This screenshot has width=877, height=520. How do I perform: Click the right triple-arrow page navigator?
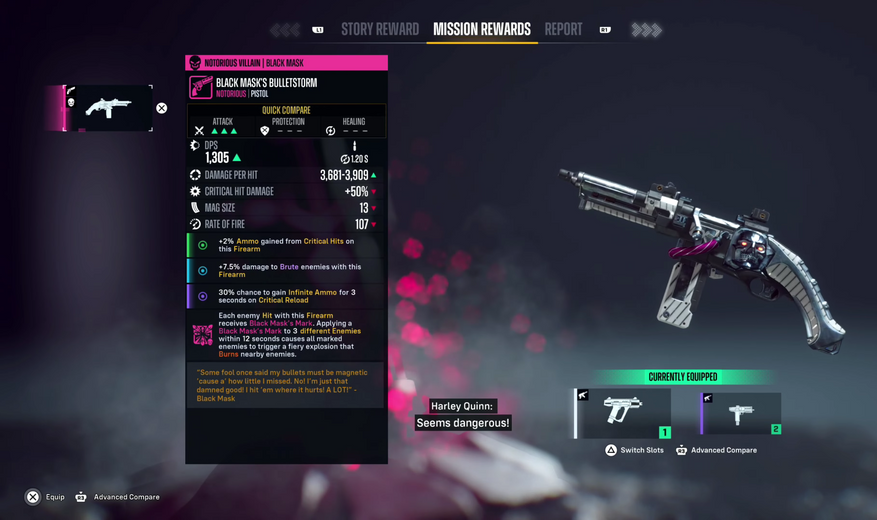[646, 30]
